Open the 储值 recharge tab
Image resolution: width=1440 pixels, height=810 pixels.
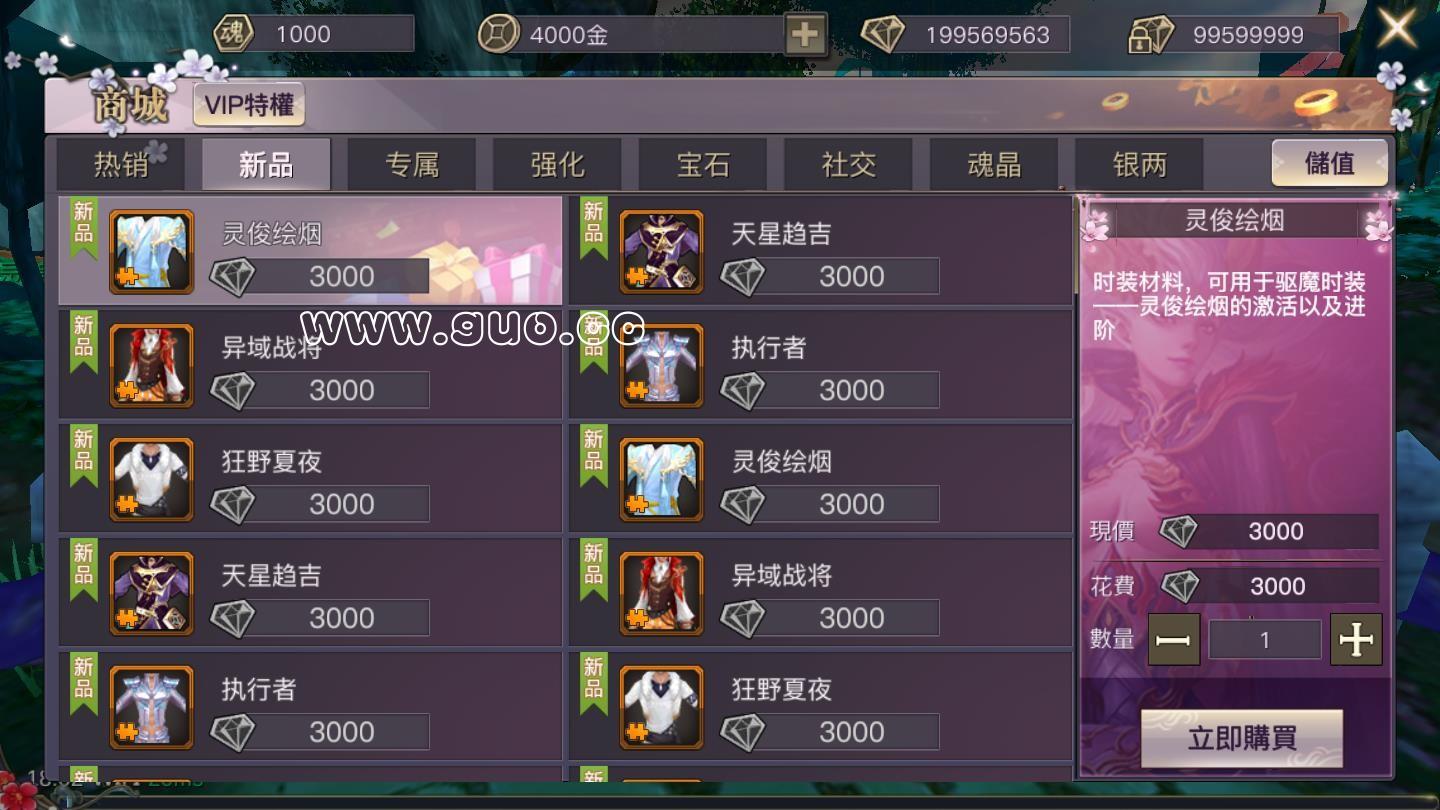[x=1330, y=163]
